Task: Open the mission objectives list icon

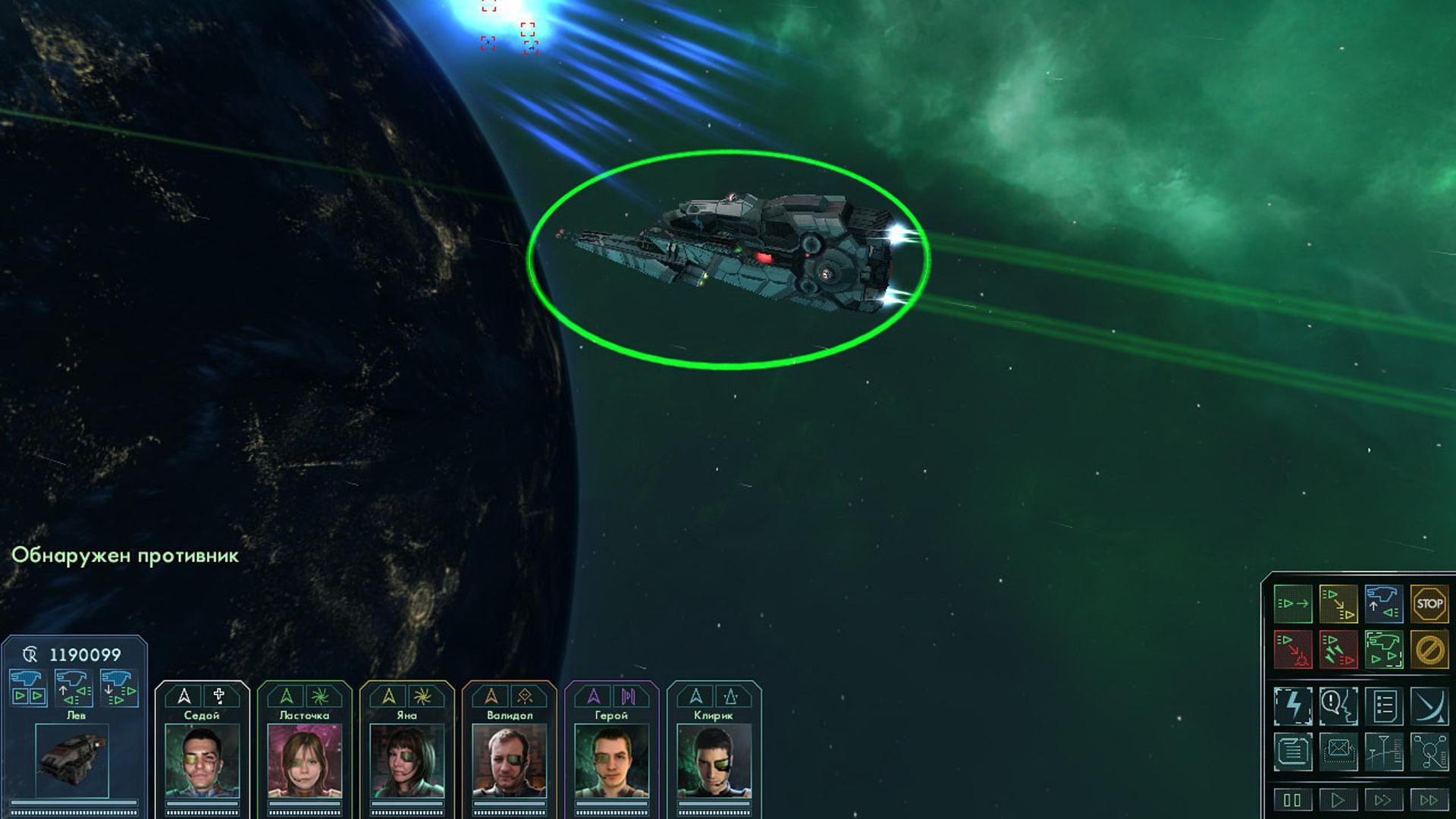Action: coord(1385,705)
